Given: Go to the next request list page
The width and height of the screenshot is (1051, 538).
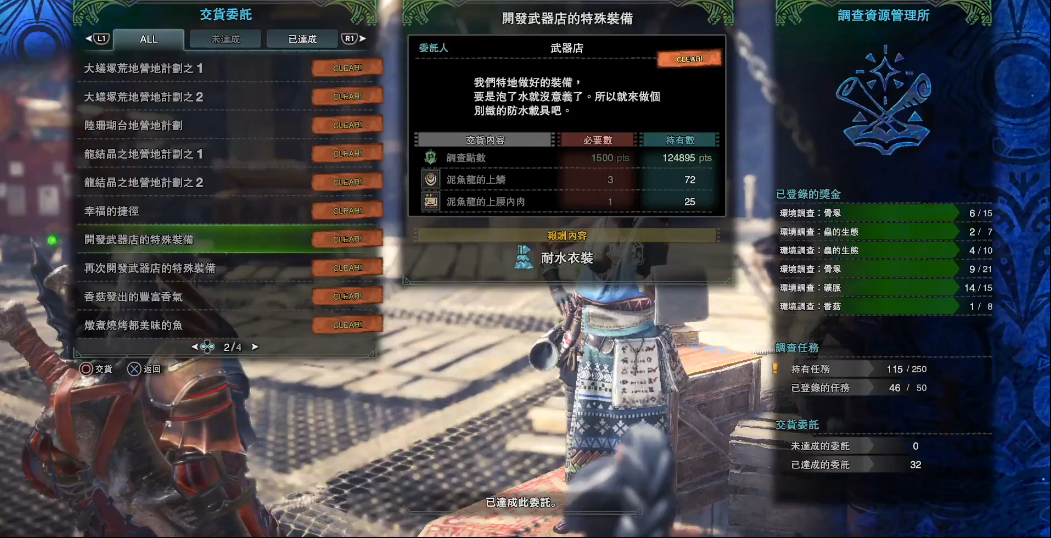Looking at the screenshot, I should pyautogui.click(x=255, y=347).
